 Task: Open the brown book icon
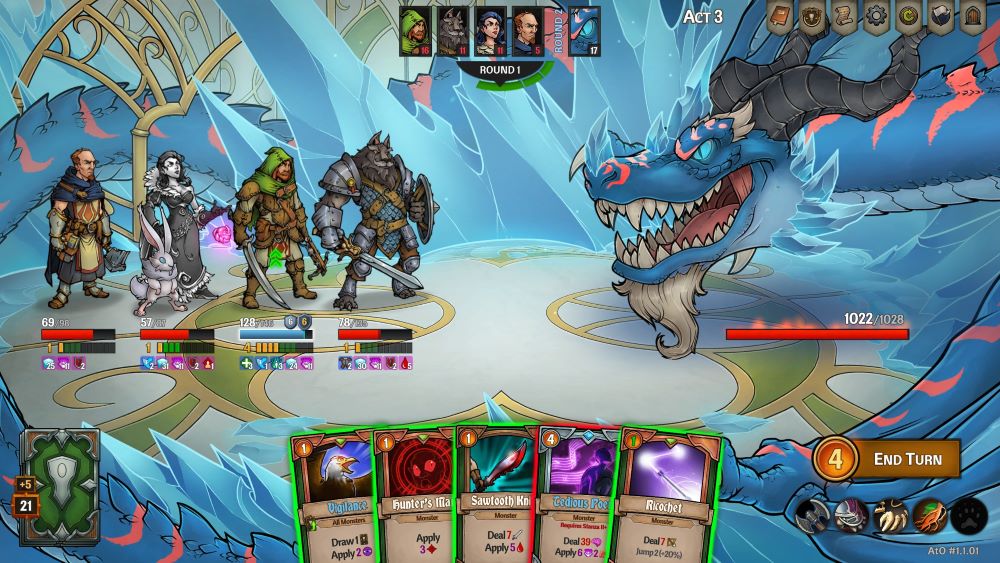(781, 17)
